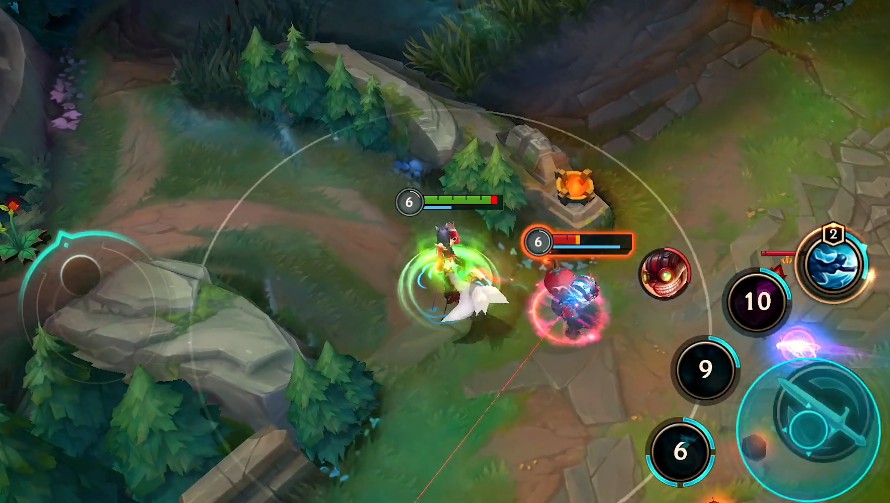The width and height of the screenshot is (890, 503).
Task: Cast the blue wave ability icon
Action: tap(833, 263)
